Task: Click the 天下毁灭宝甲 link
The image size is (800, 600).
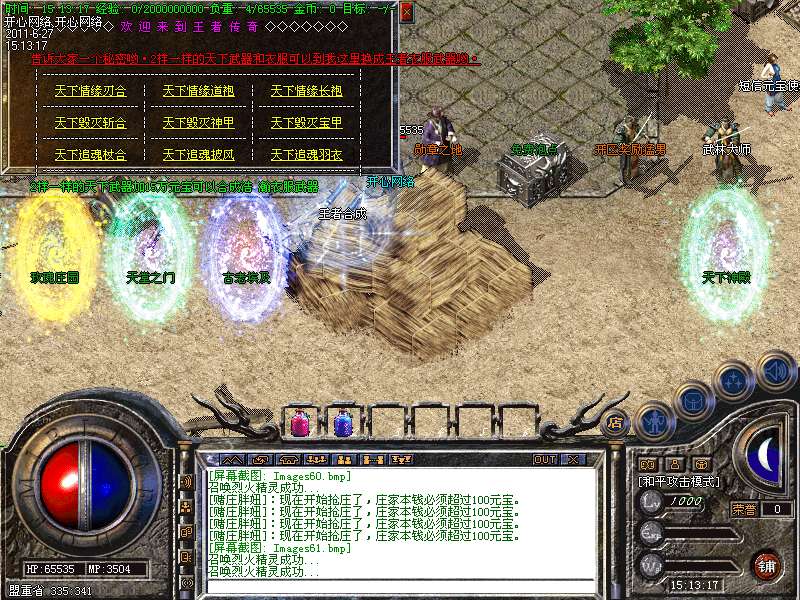Action: pos(306,123)
